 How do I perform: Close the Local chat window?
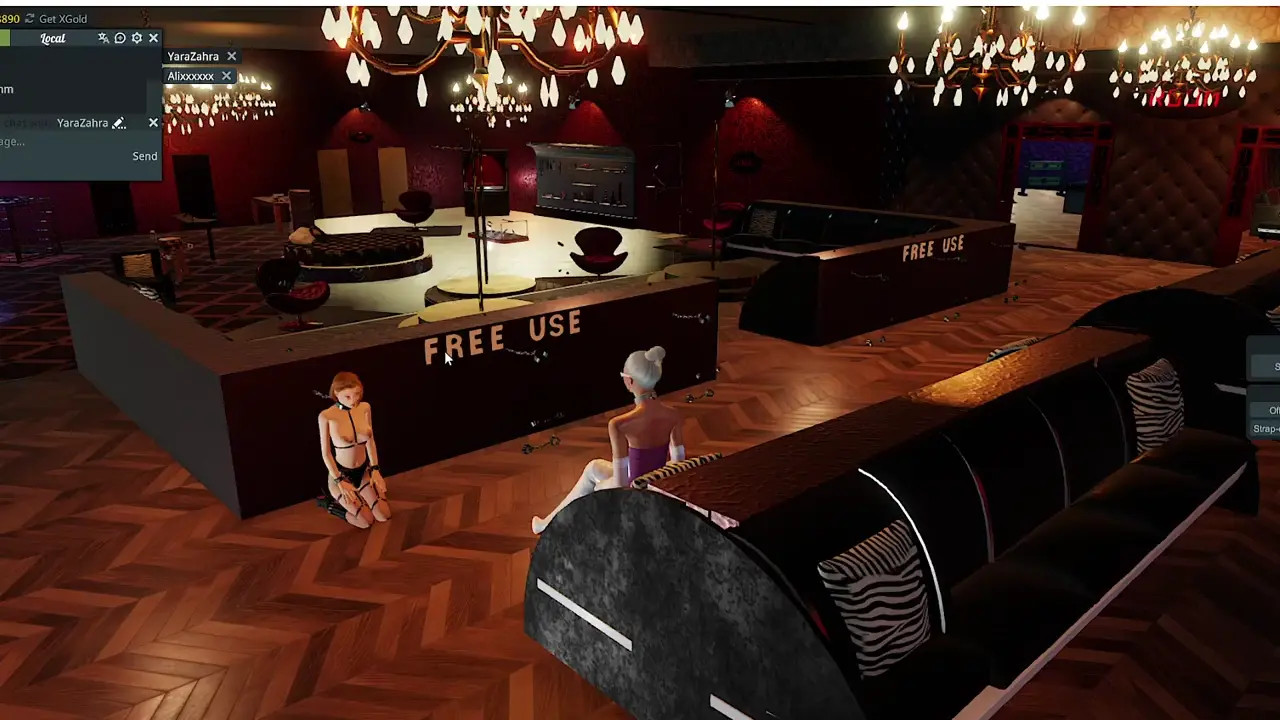pos(153,38)
